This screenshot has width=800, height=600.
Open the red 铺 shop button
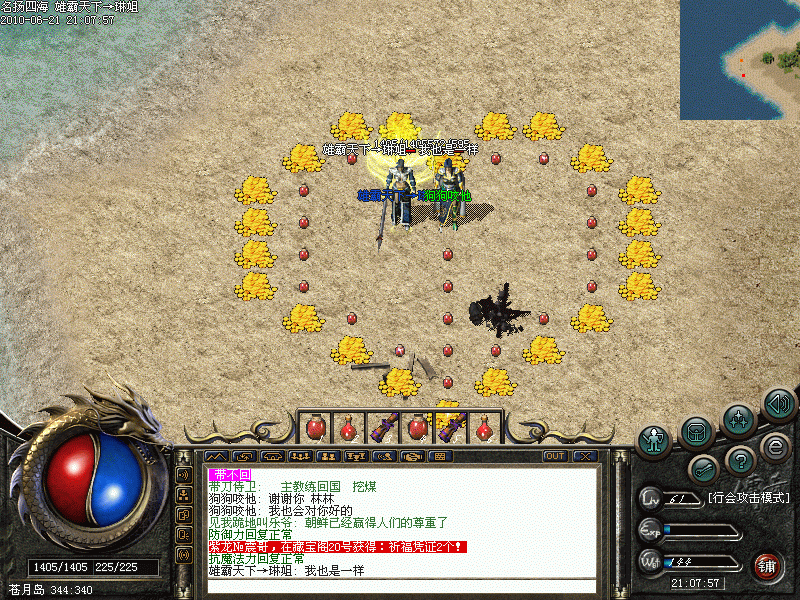[767, 566]
